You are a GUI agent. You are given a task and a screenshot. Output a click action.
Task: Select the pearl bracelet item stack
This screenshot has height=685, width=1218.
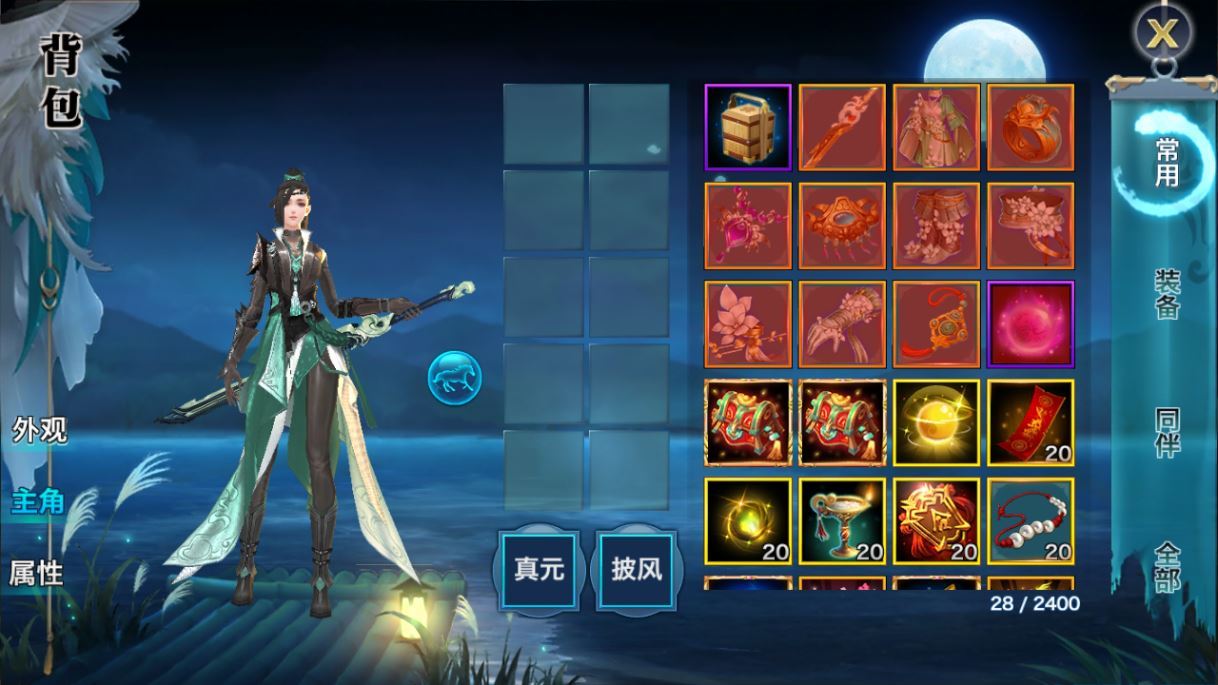[1030, 520]
